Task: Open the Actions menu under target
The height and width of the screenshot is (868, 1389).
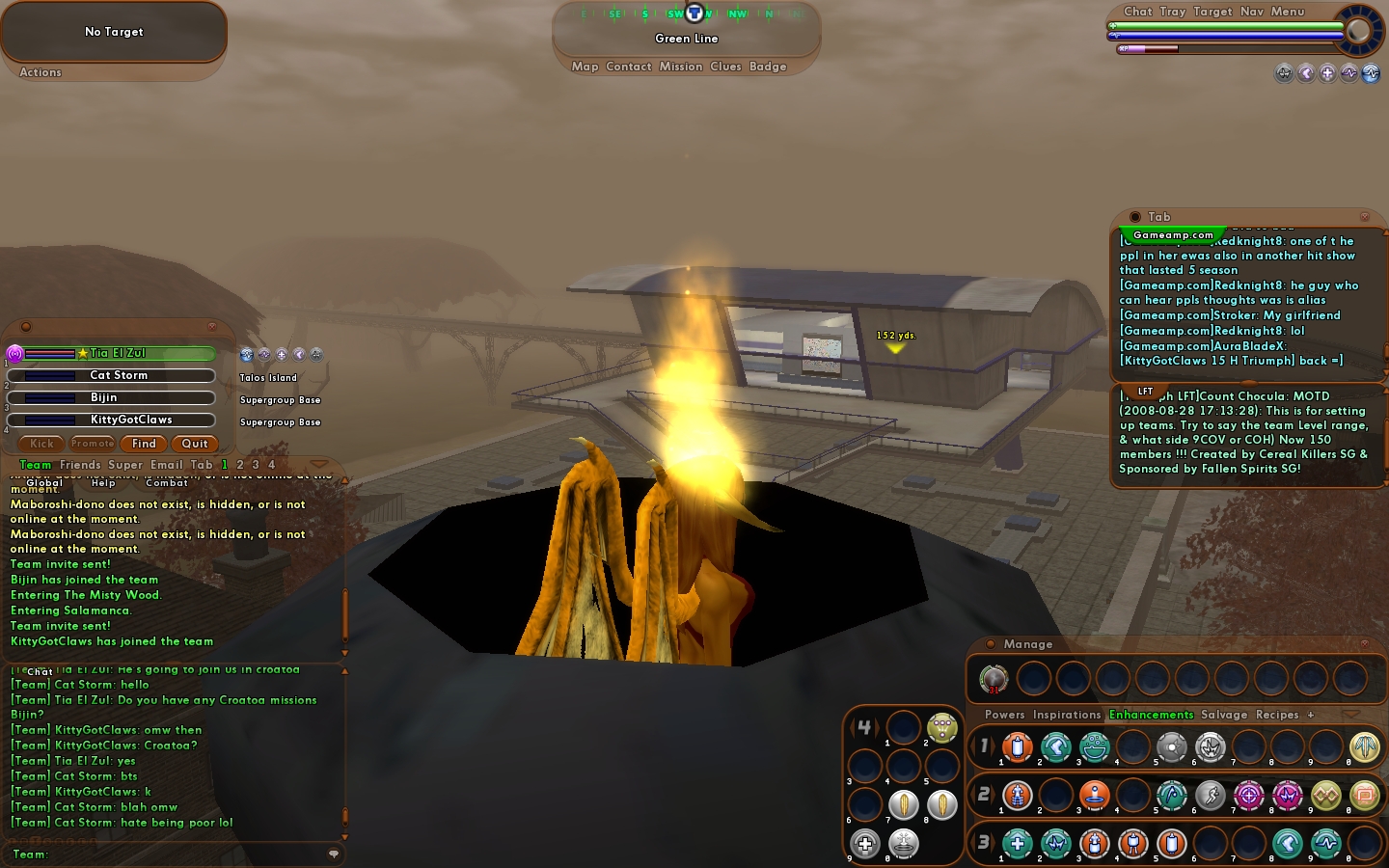Action: coord(41,72)
